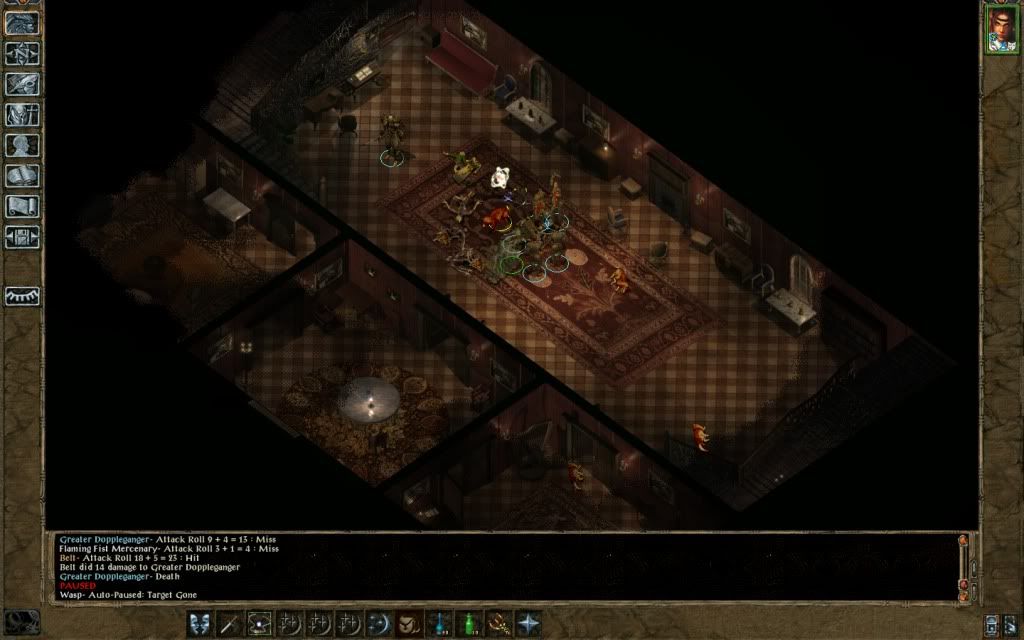1024x640 pixels.
Task: Open the blue star special abilities
Action: click(527, 622)
